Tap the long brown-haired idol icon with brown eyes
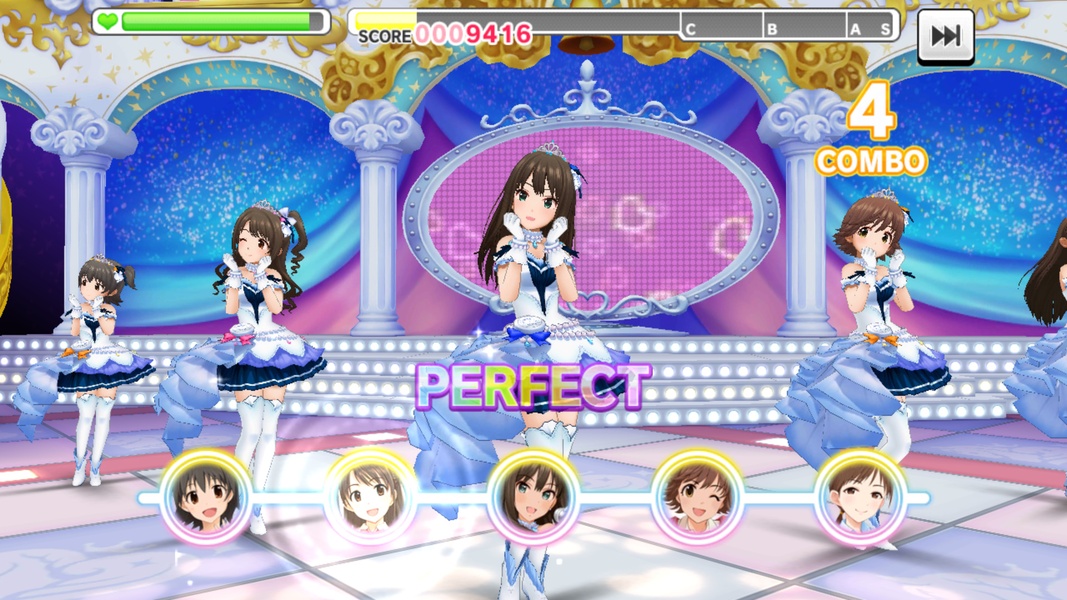 tap(370, 497)
